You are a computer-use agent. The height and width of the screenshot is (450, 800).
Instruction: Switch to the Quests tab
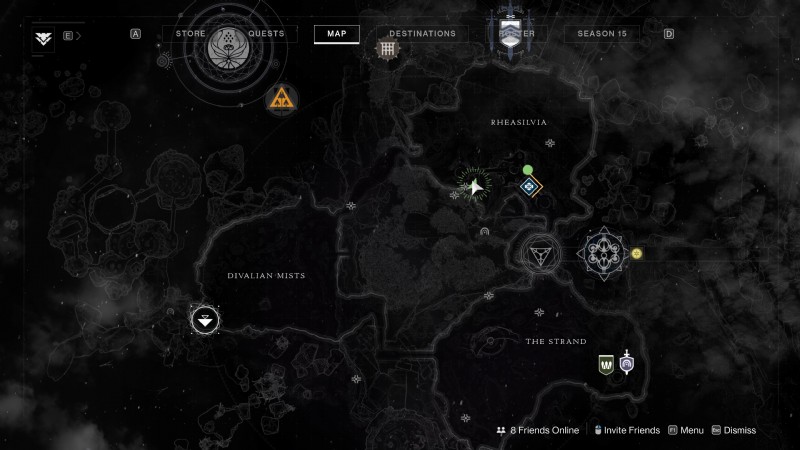[x=267, y=34]
